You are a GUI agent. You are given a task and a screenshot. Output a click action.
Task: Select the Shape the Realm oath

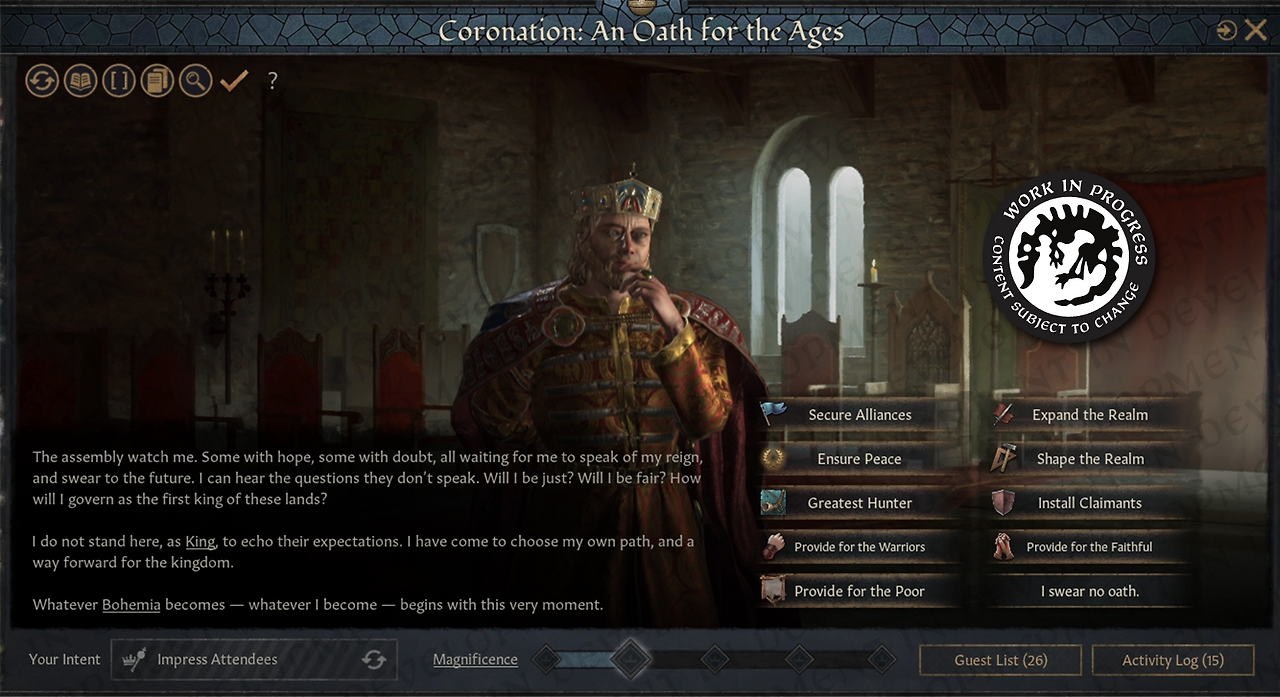coord(1090,459)
